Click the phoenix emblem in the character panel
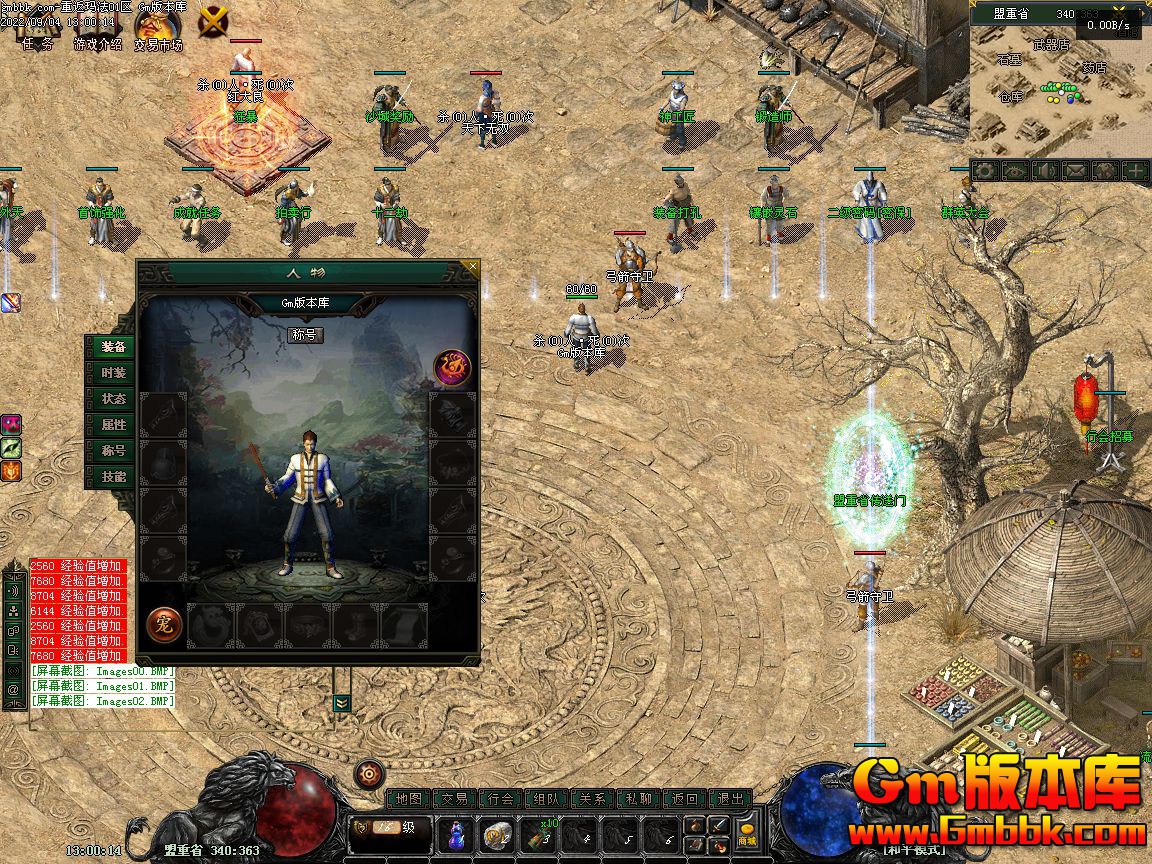The height and width of the screenshot is (864, 1152). [x=452, y=367]
